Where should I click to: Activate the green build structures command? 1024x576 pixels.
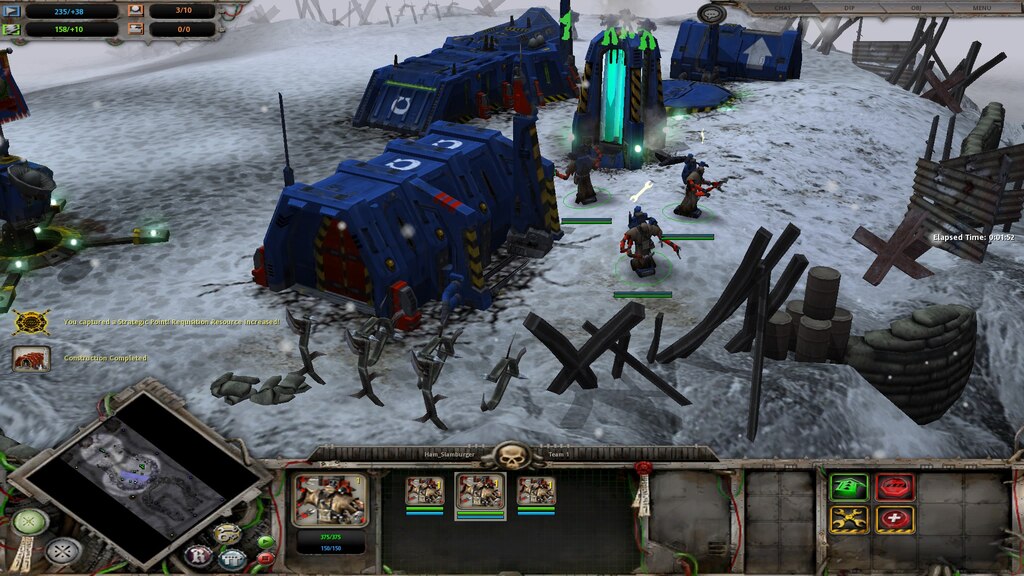click(849, 487)
